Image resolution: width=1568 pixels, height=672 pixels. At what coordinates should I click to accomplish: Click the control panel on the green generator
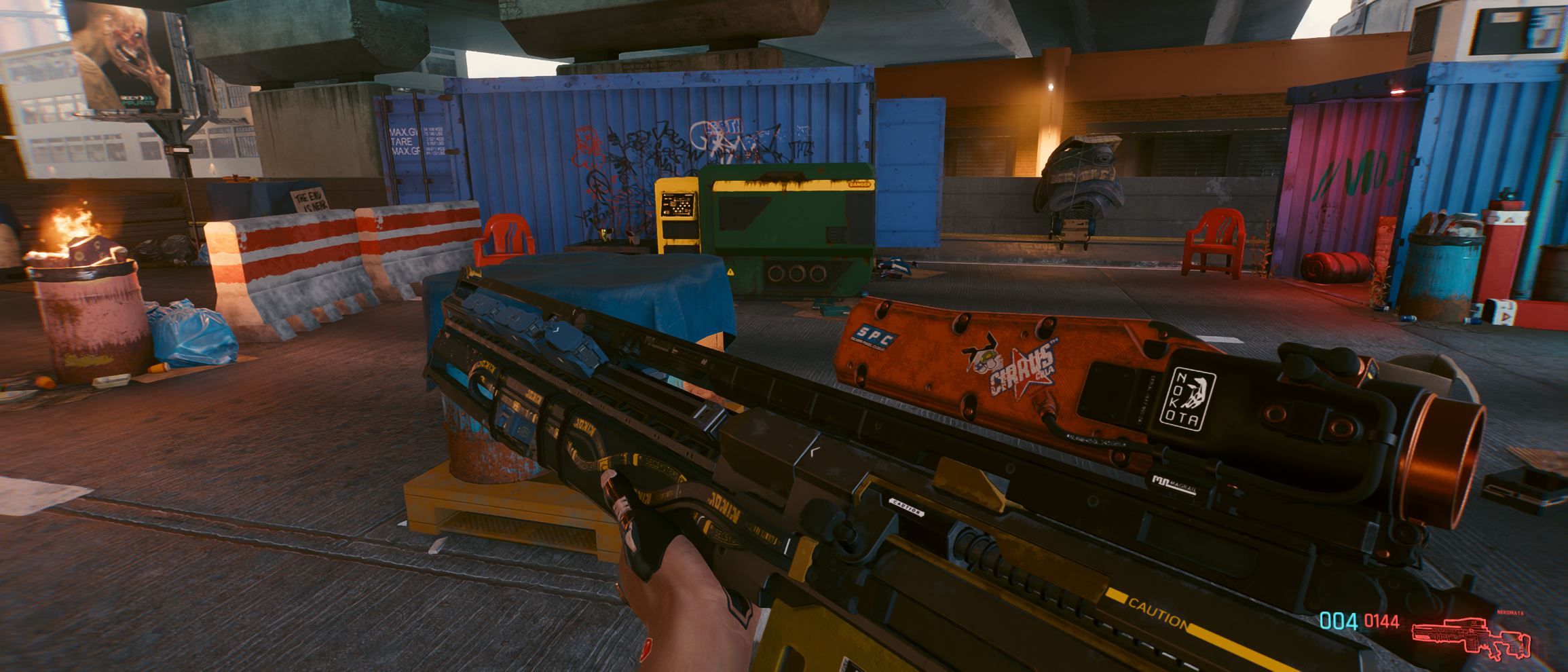677,204
